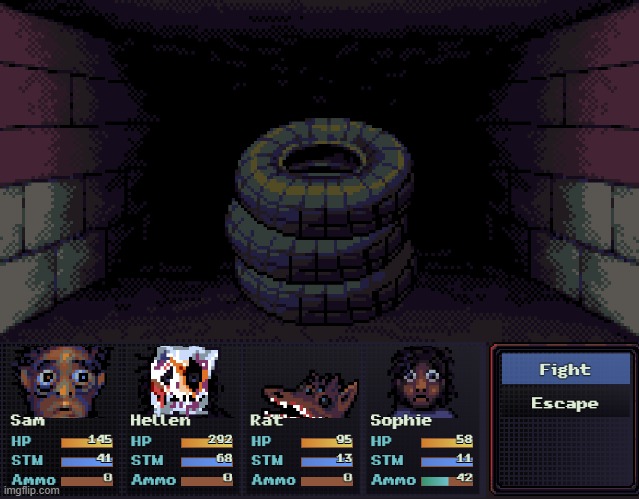Click Hellen's skull mask portrait

[x=182, y=380]
